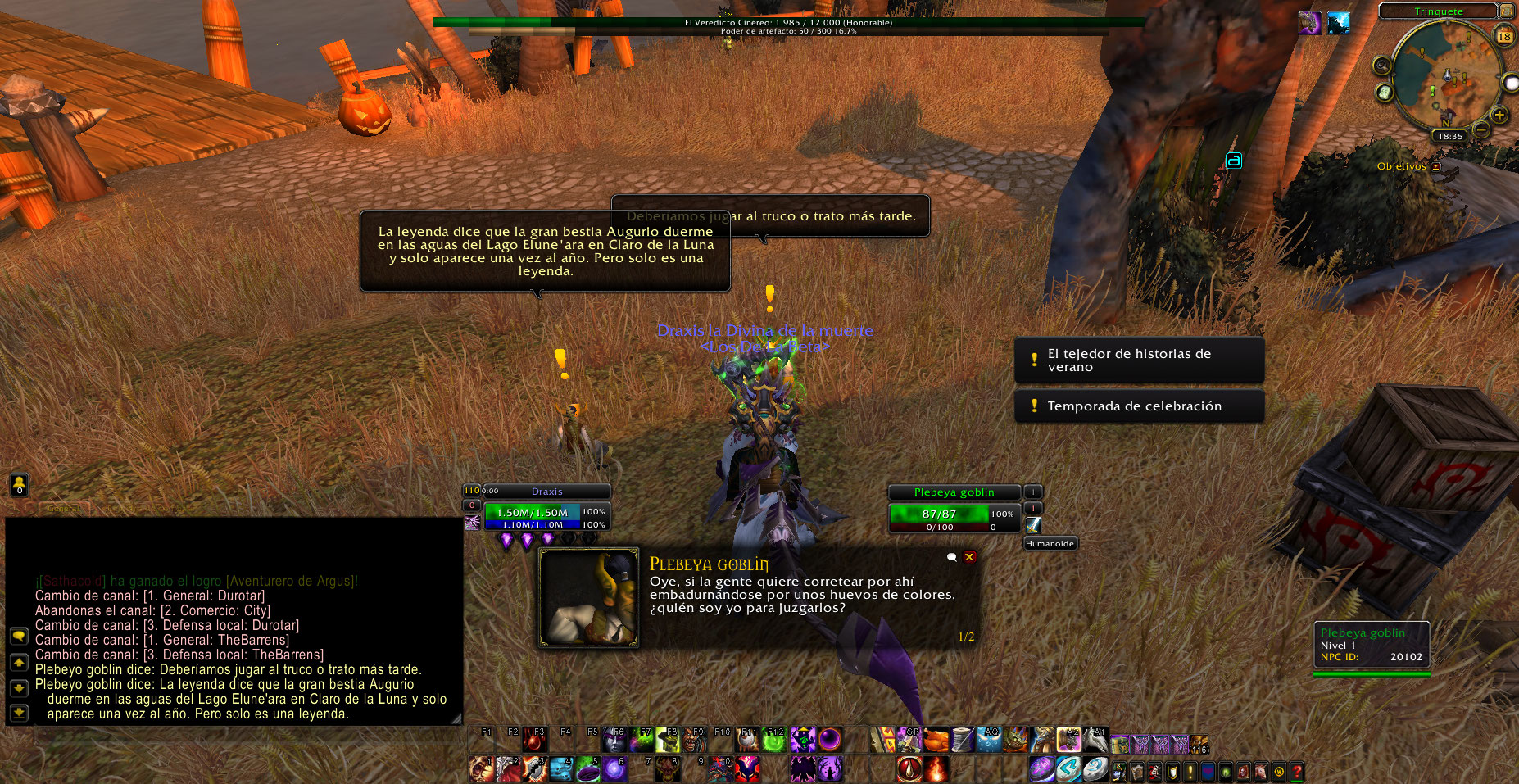Click the minimap tracking magnifier button

pyautogui.click(x=1382, y=66)
